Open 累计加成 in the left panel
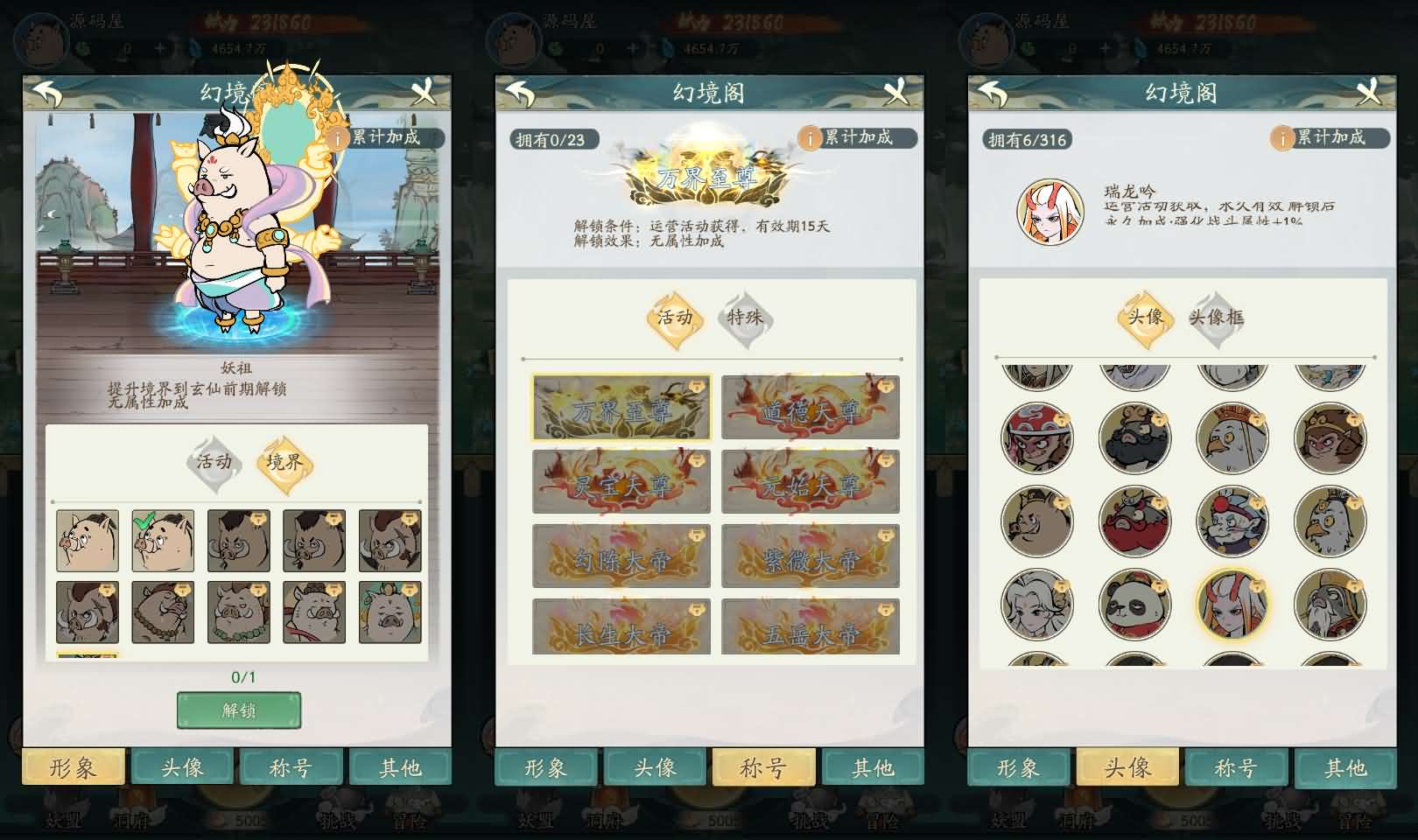The image size is (1418, 840). [x=387, y=137]
